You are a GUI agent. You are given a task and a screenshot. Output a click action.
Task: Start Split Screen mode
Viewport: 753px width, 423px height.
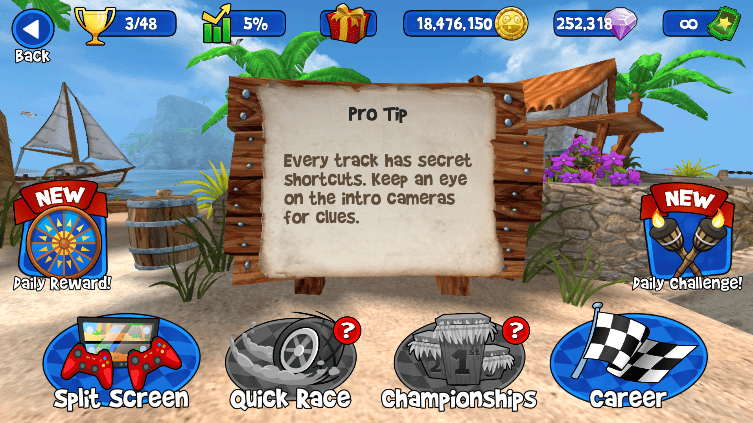click(121, 360)
